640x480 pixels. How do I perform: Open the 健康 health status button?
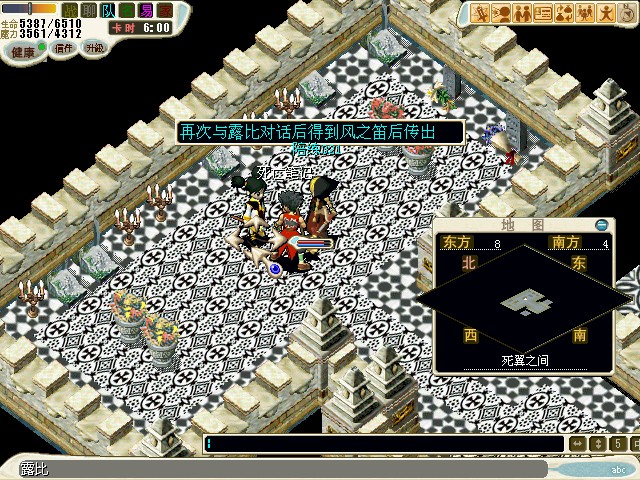point(21,49)
